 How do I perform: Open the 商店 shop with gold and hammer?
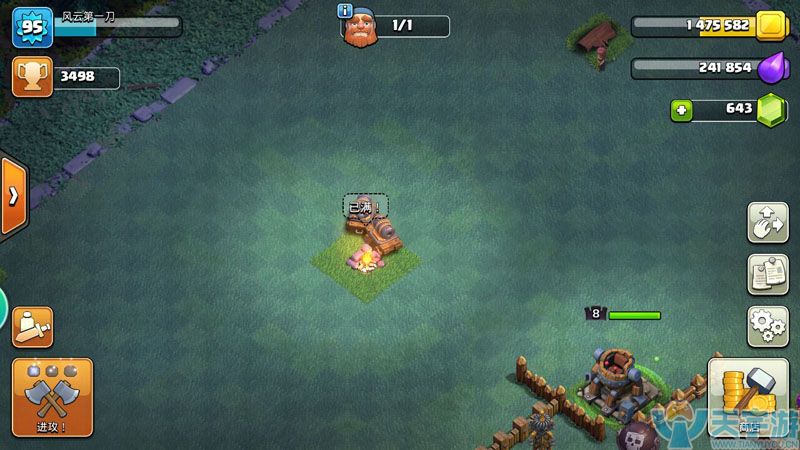748,398
